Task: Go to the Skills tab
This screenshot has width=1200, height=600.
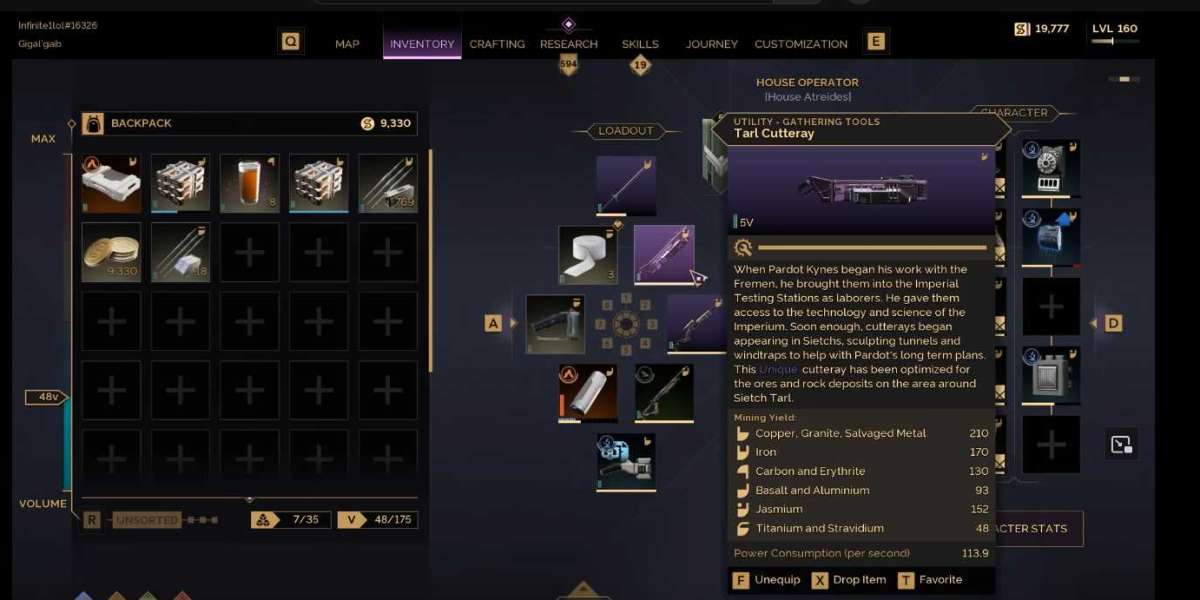Action: click(640, 44)
